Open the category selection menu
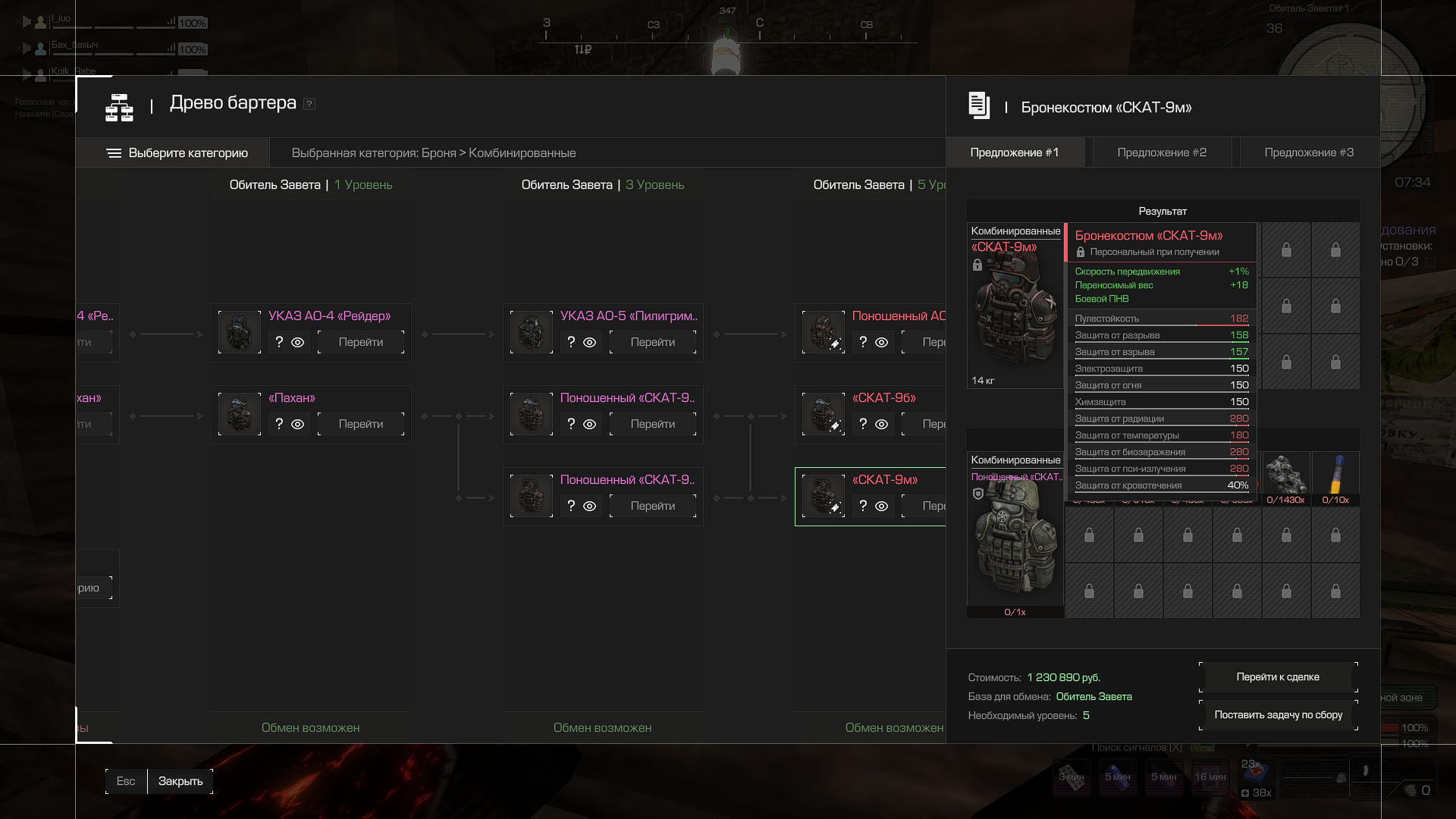The height and width of the screenshot is (819, 1456). (177, 153)
